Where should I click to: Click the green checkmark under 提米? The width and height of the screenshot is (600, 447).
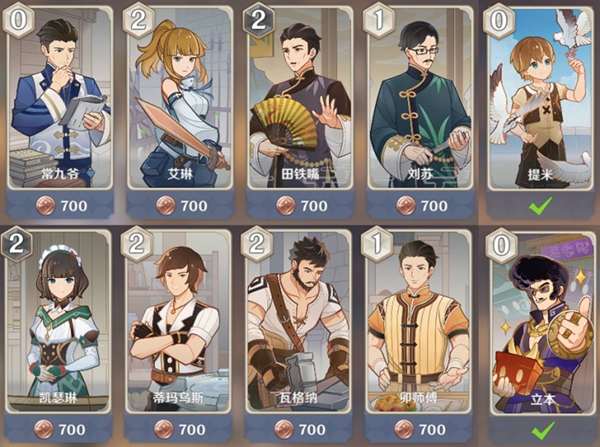(x=539, y=205)
